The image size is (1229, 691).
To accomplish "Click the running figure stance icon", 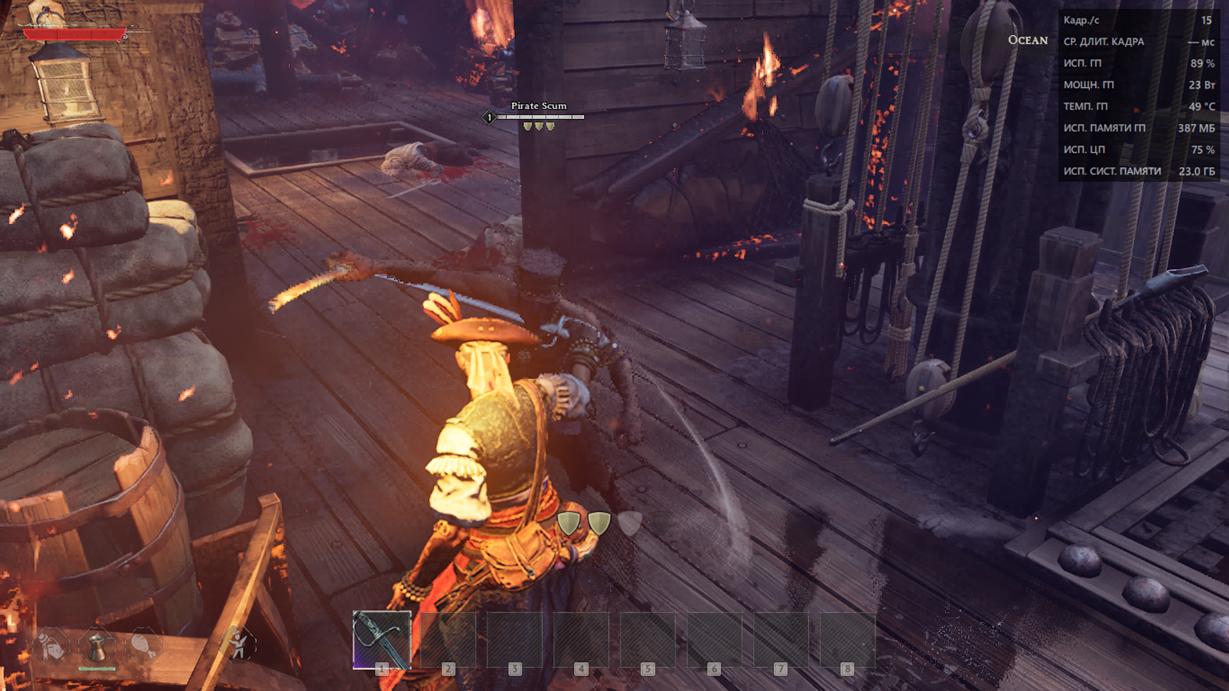I will pyautogui.click(x=237, y=643).
